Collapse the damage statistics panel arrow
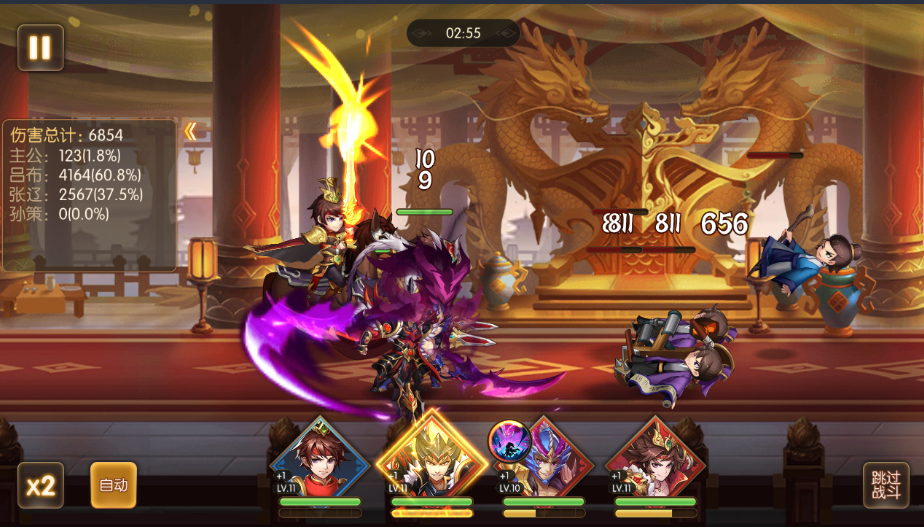This screenshot has width=924, height=527. pyautogui.click(x=190, y=132)
